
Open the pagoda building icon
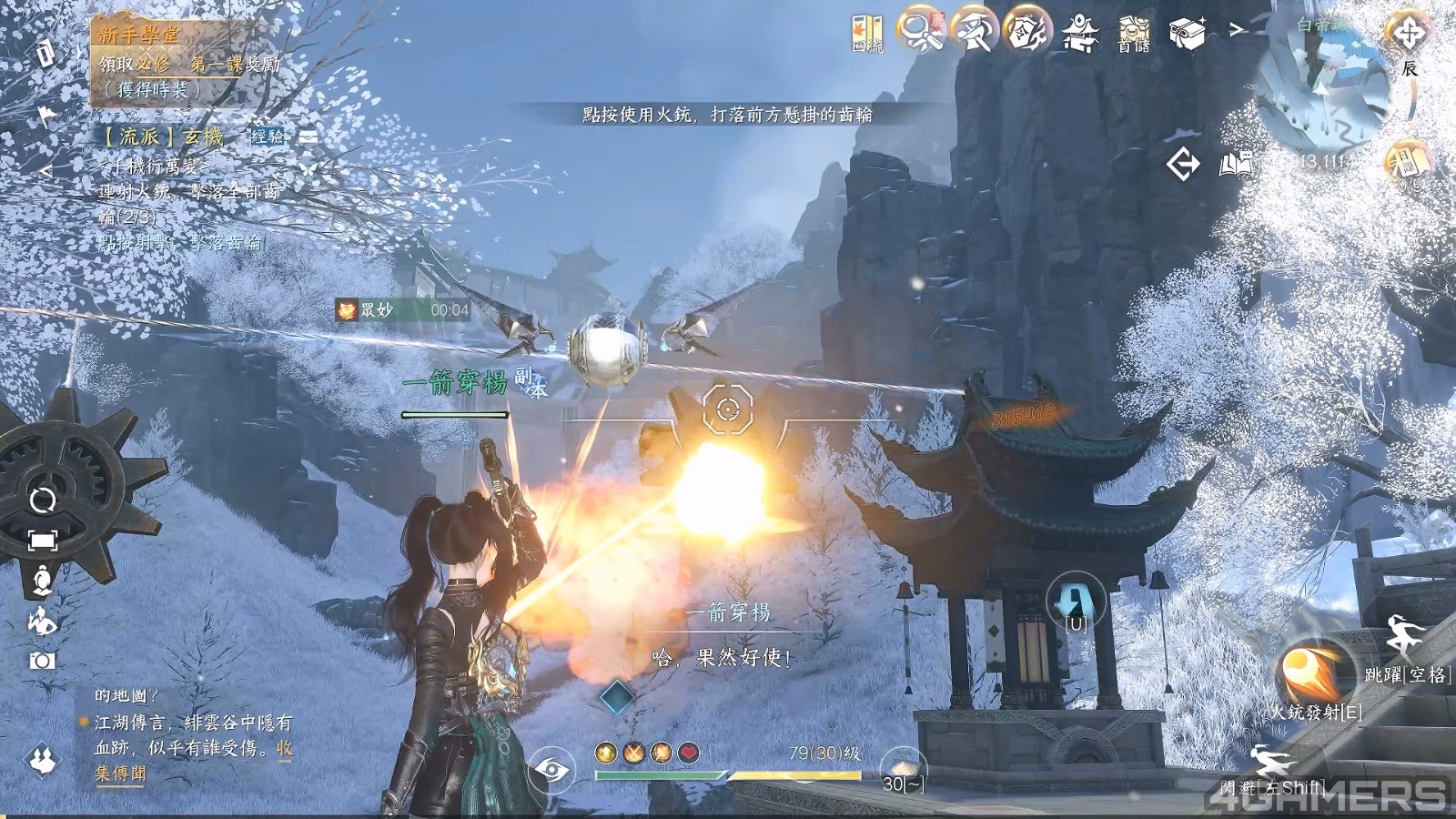point(1080,33)
